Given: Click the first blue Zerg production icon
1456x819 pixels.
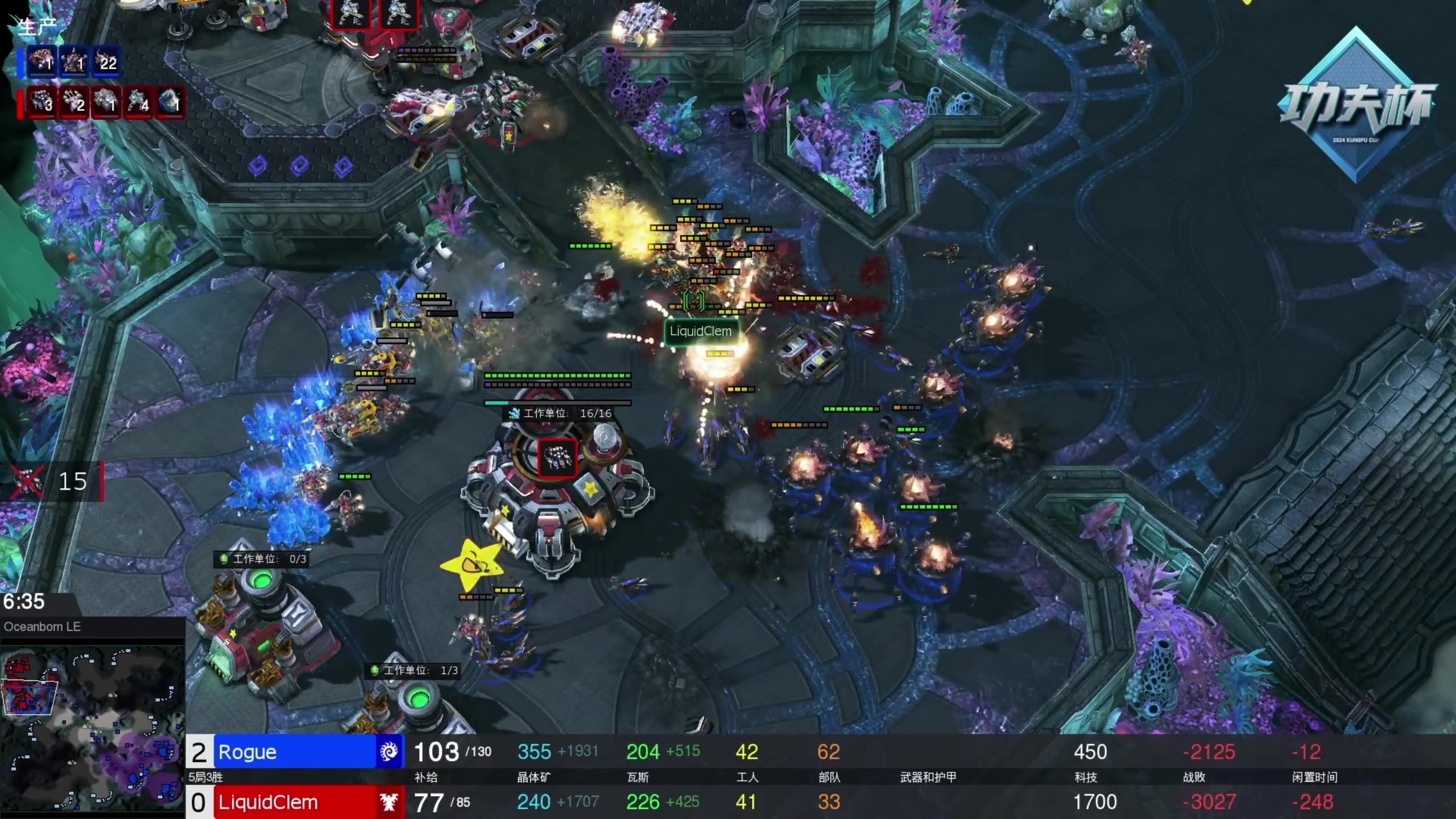Looking at the screenshot, I should (x=42, y=61).
